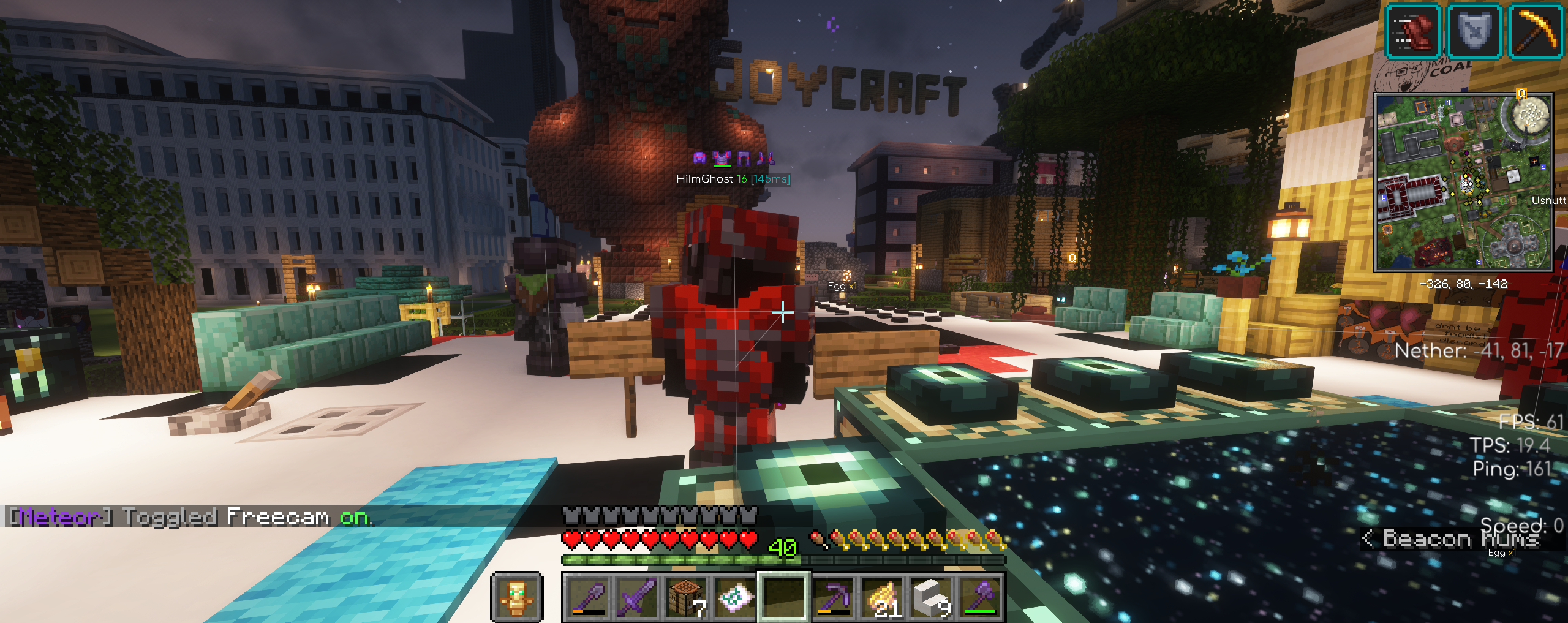
Task: Select the map item in the hotbar
Action: [x=735, y=597]
